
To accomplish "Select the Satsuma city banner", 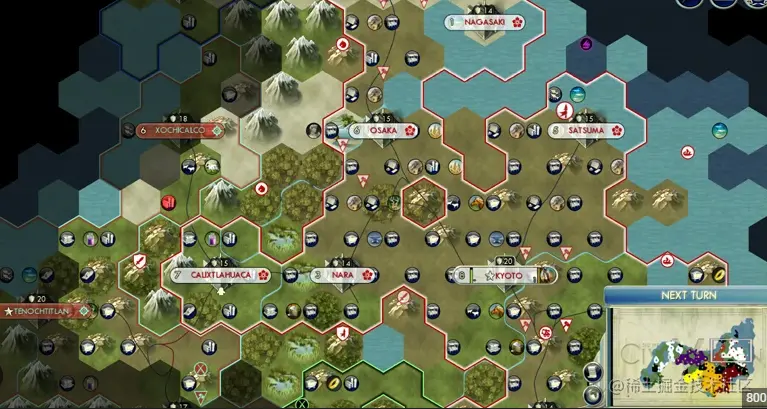I will point(584,130).
